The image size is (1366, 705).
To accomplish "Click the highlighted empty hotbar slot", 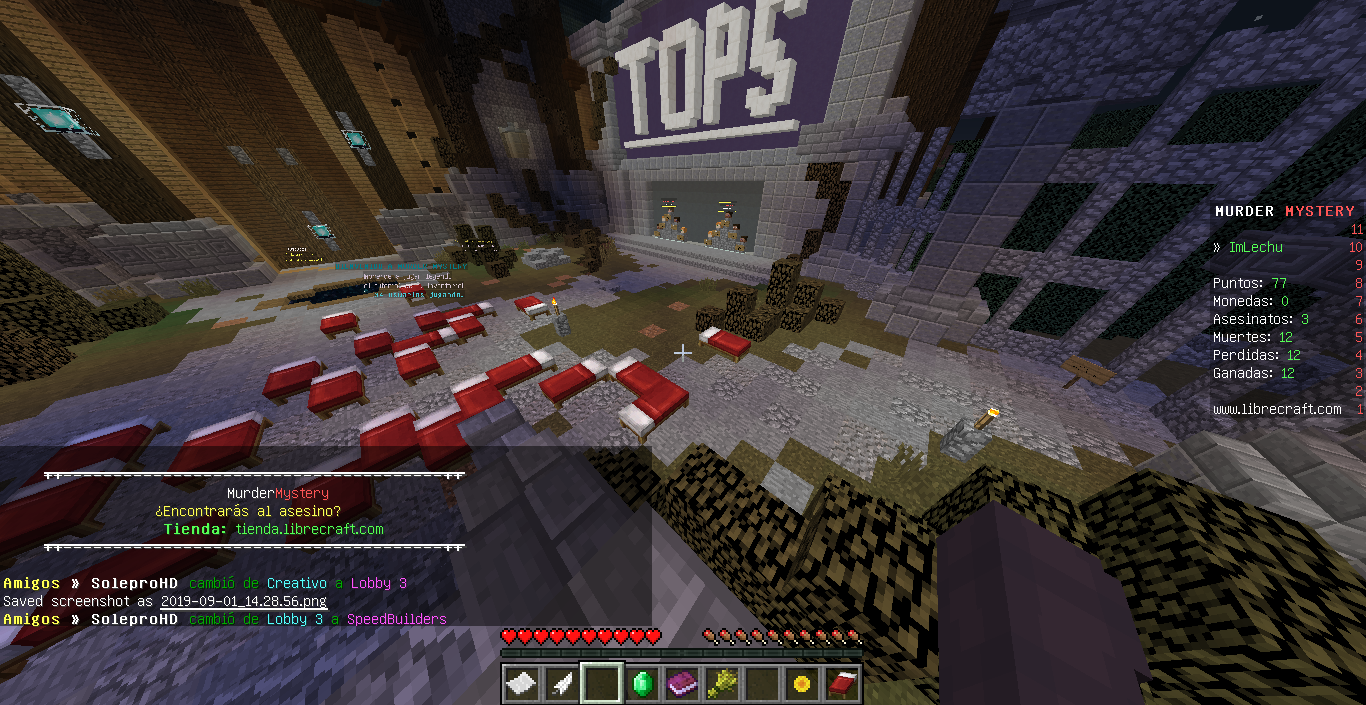I will tap(602, 684).
